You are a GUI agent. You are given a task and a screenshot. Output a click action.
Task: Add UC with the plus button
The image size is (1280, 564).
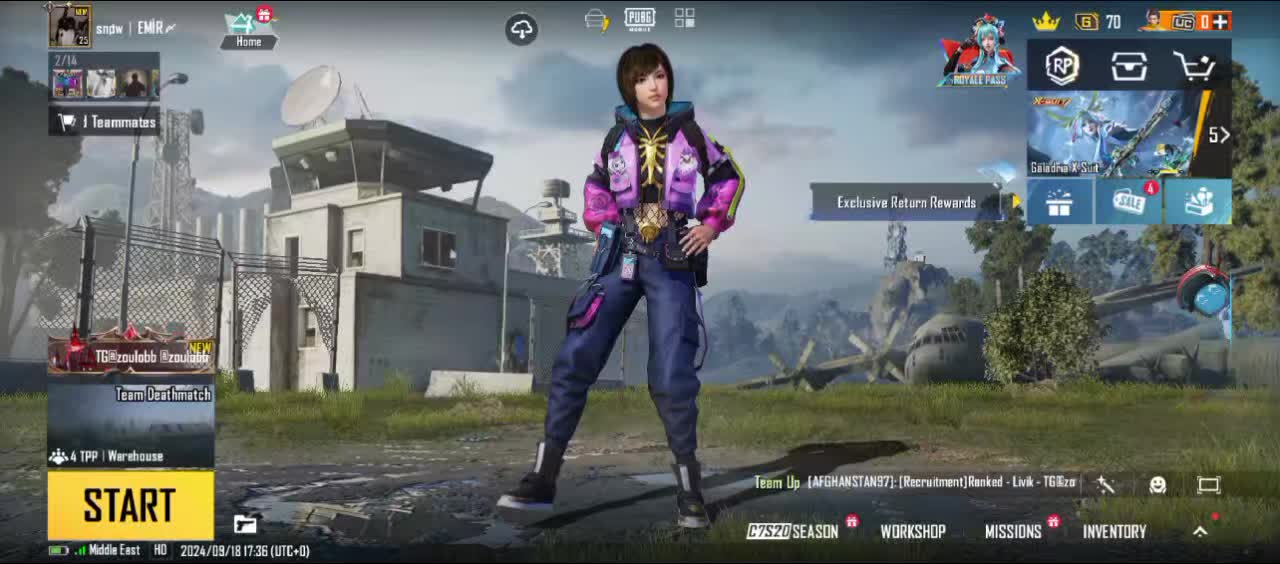click(x=1220, y=21)
